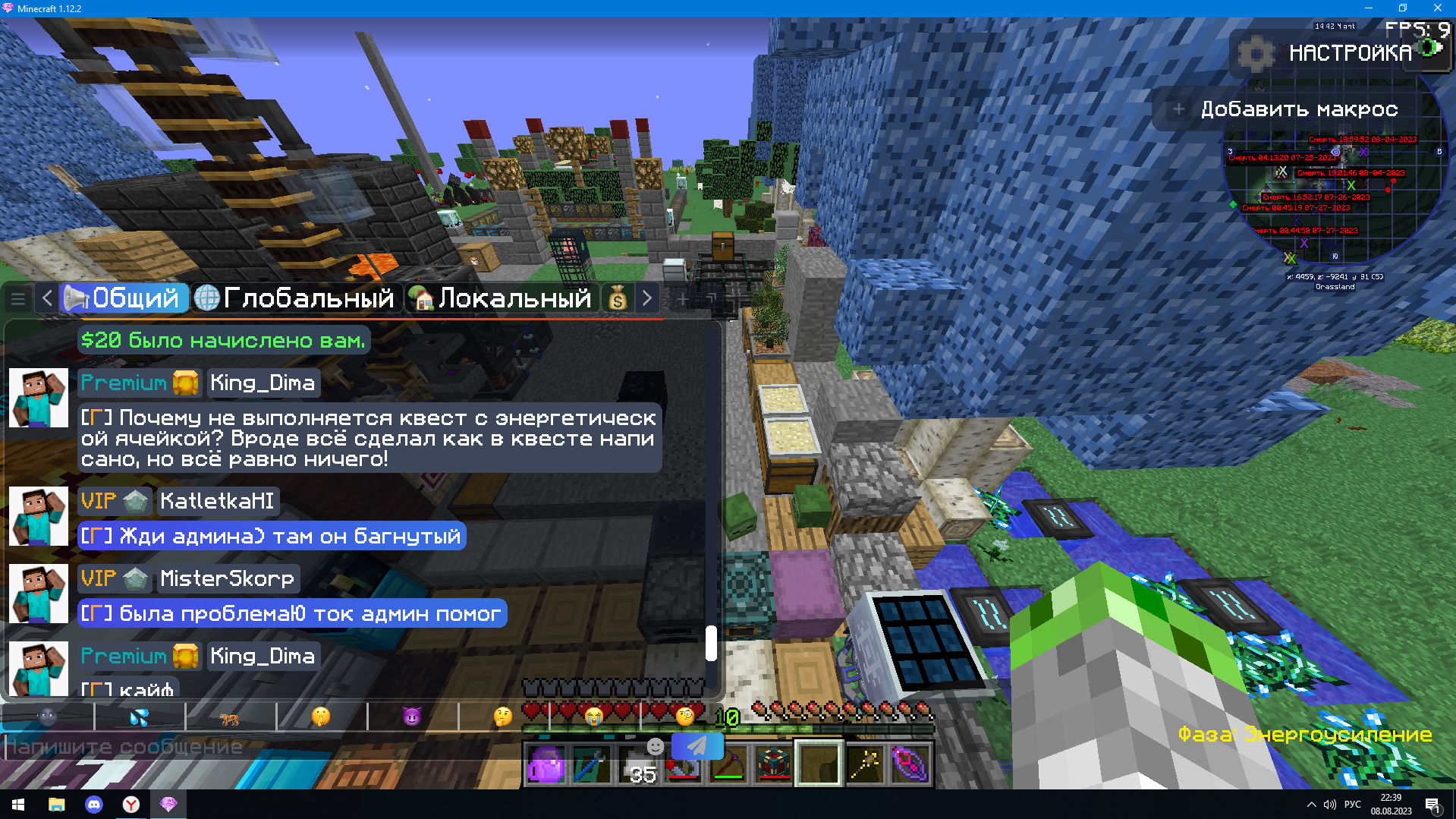Insert the crying face emoji

(x=594, y=716)
